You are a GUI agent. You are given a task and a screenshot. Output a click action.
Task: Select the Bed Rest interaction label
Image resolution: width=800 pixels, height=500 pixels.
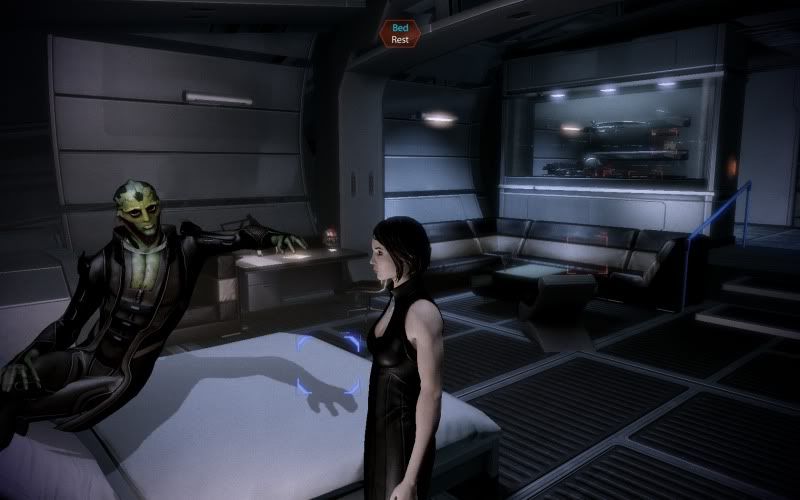point(400,33)
